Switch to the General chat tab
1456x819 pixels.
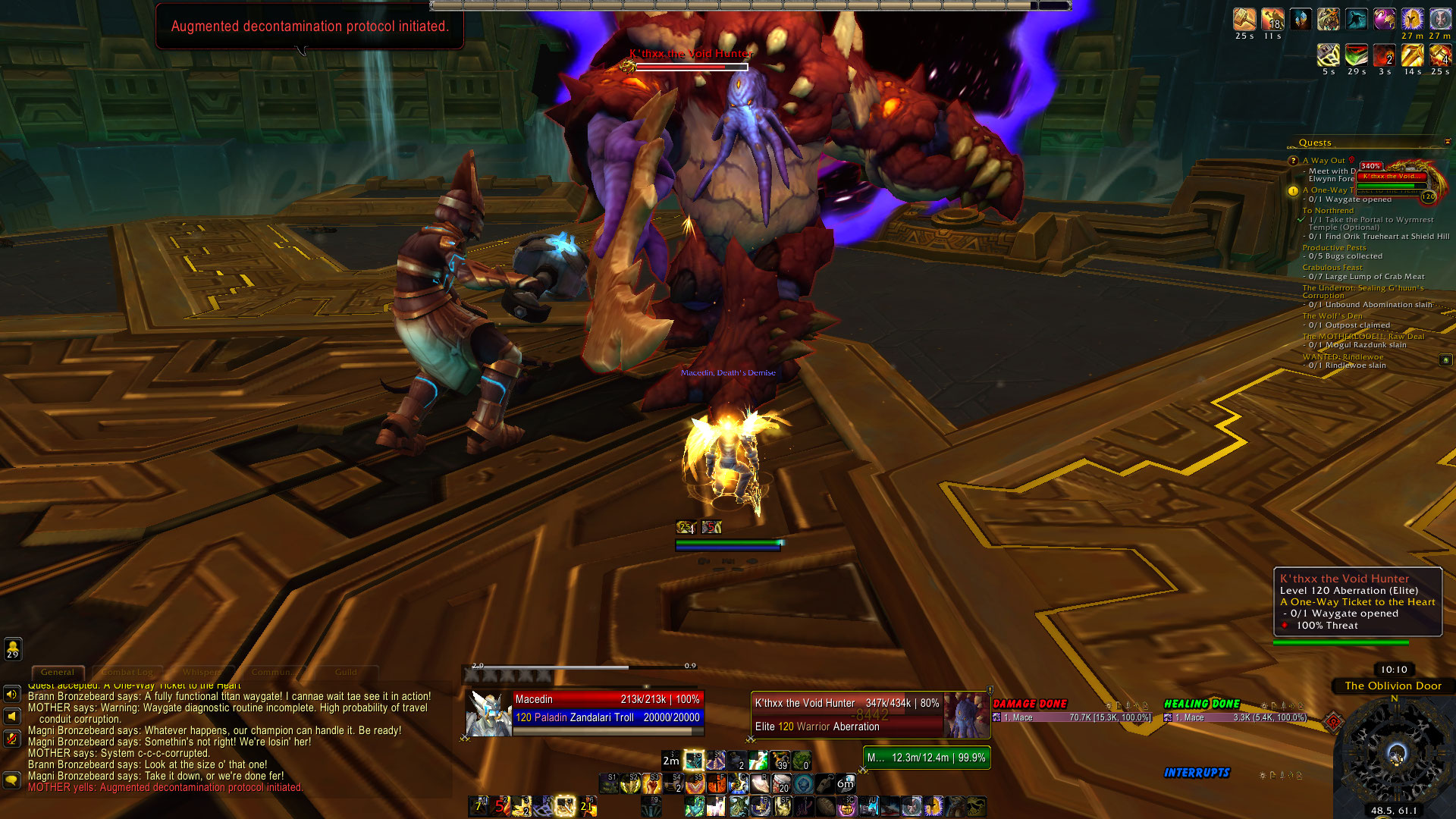pyautogui.click(x=58, y=672)
